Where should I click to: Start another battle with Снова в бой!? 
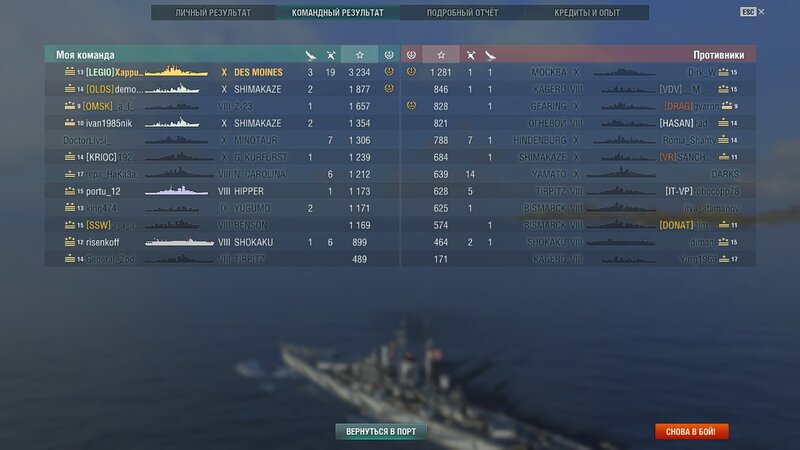(x=691, y=432)
